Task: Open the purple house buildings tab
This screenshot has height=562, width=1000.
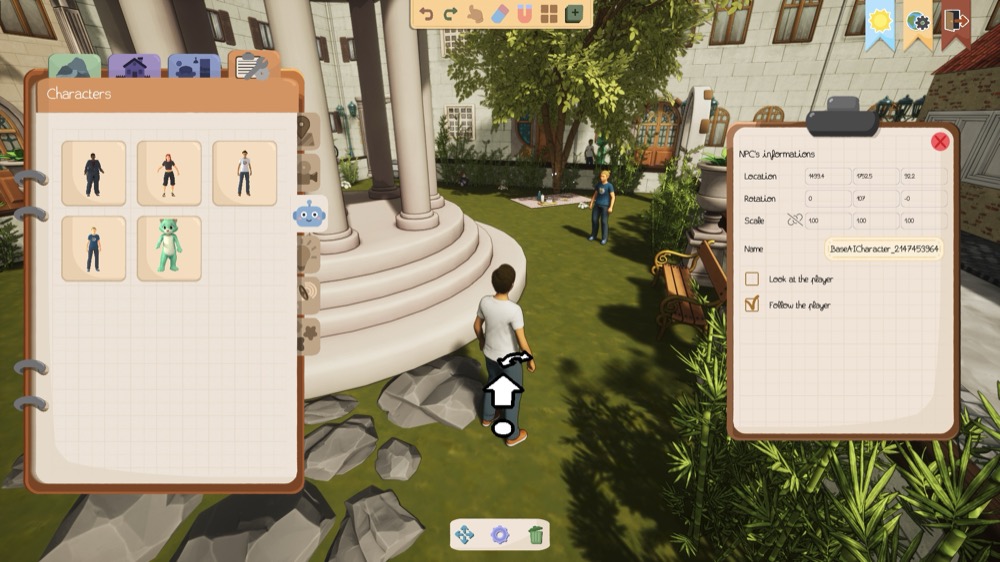Action: coord(134,67)
